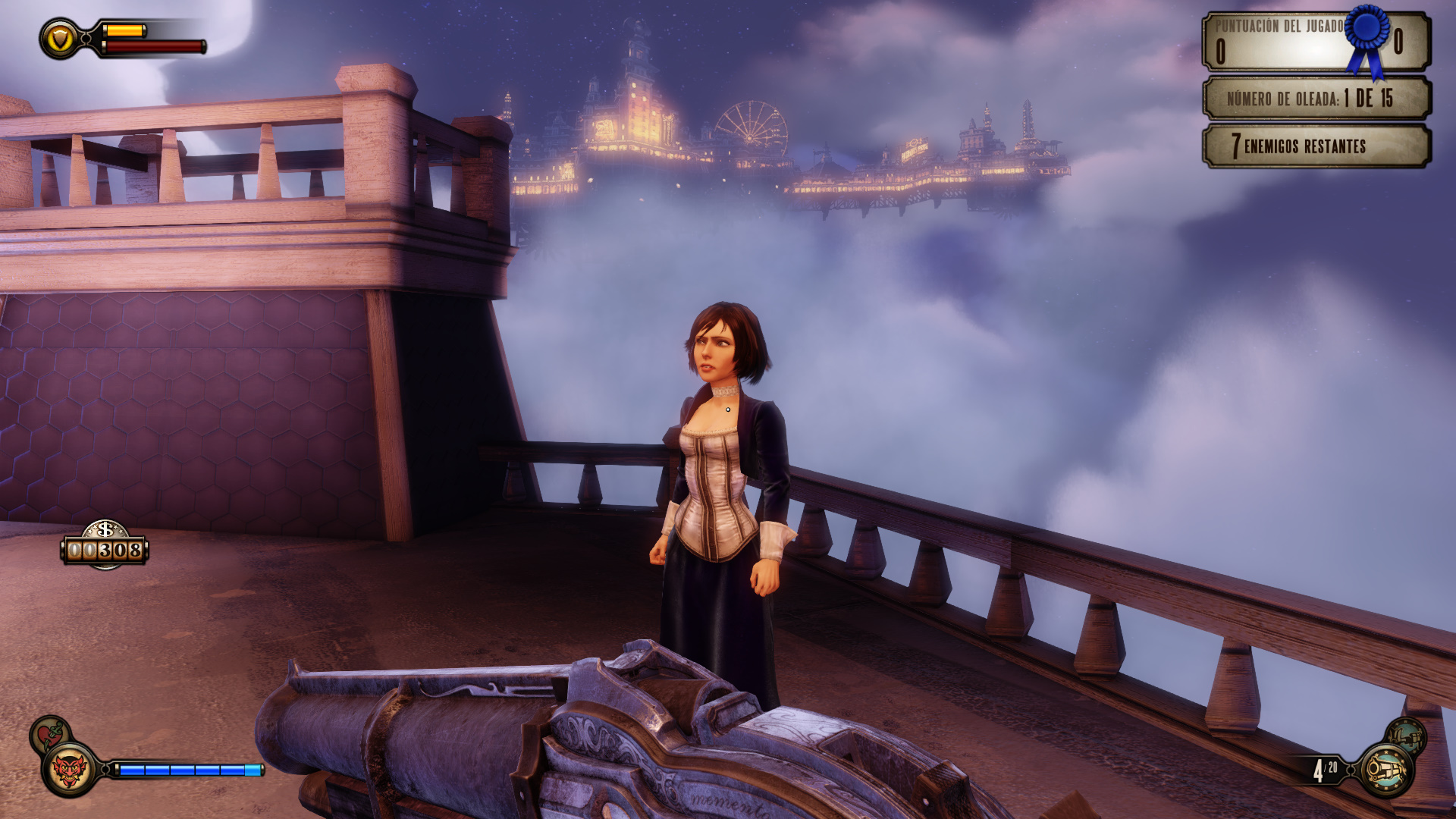Image resolution: width=1456 pixels, height=819 pixels.
Task: Swap to the secondary weapon icon
Action: (x=1406, y=735)
